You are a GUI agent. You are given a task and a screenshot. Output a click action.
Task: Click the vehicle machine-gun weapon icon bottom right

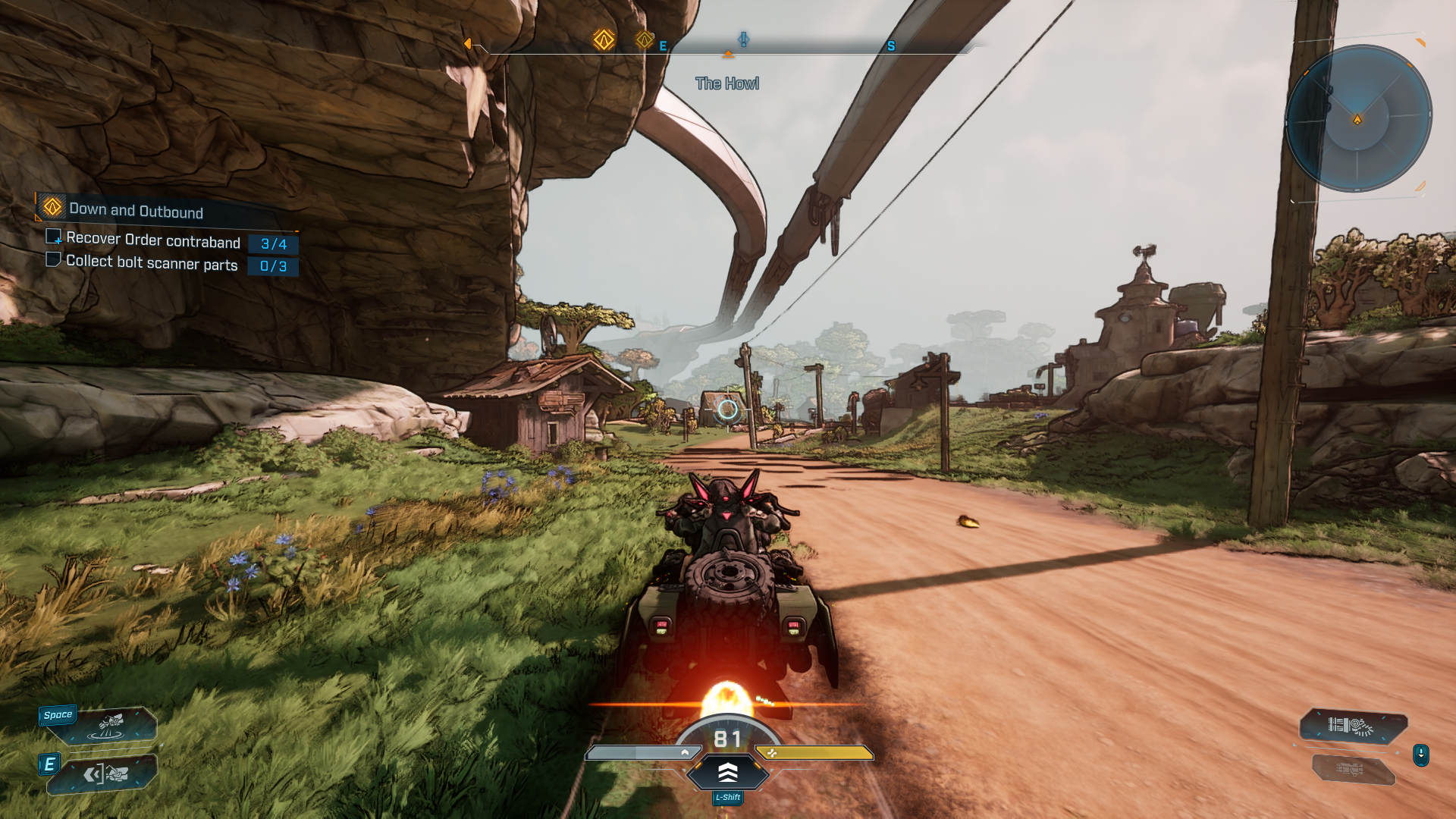coord(1350,726)
